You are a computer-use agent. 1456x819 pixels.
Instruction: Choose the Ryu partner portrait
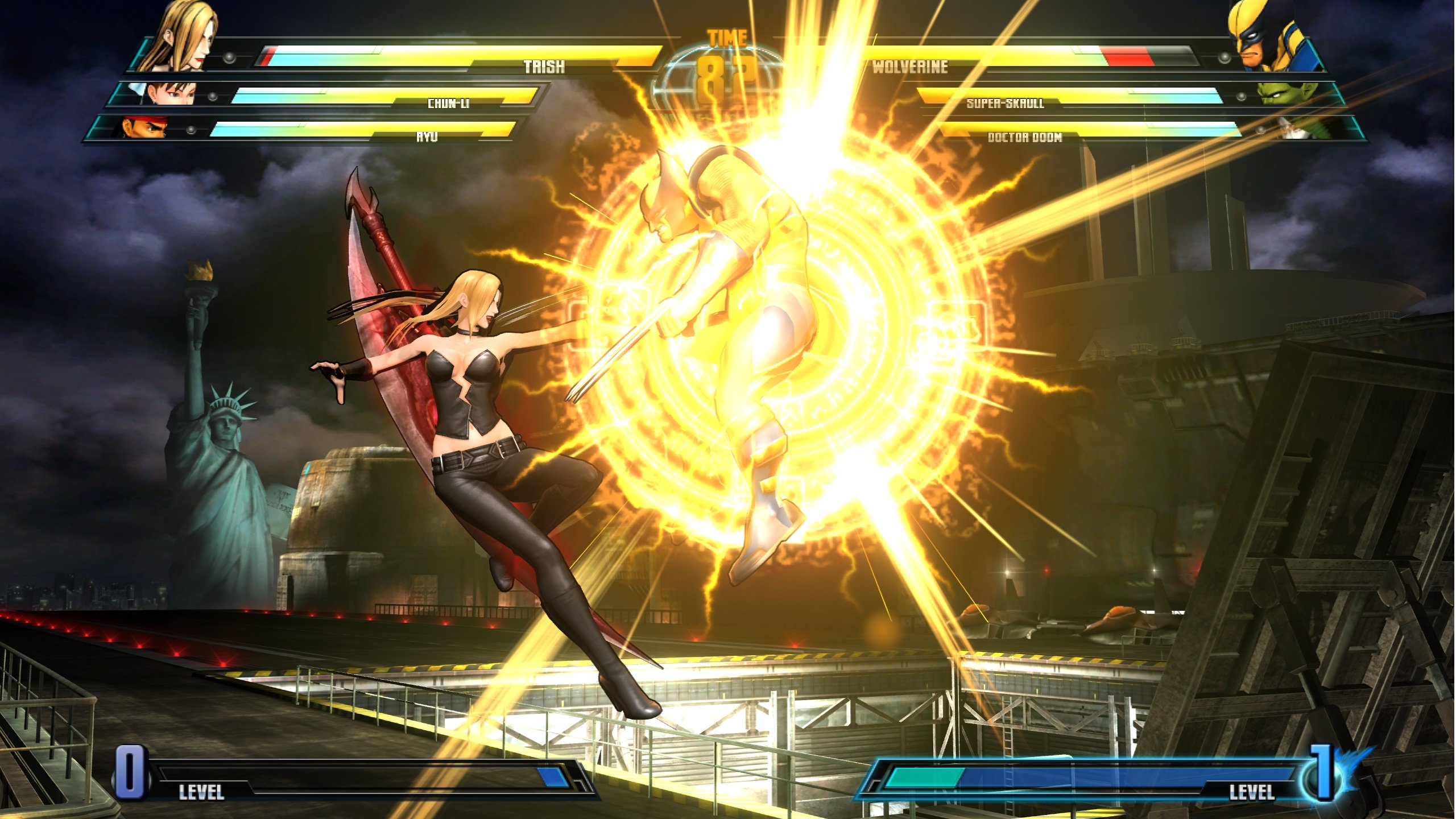click(144, 127)
